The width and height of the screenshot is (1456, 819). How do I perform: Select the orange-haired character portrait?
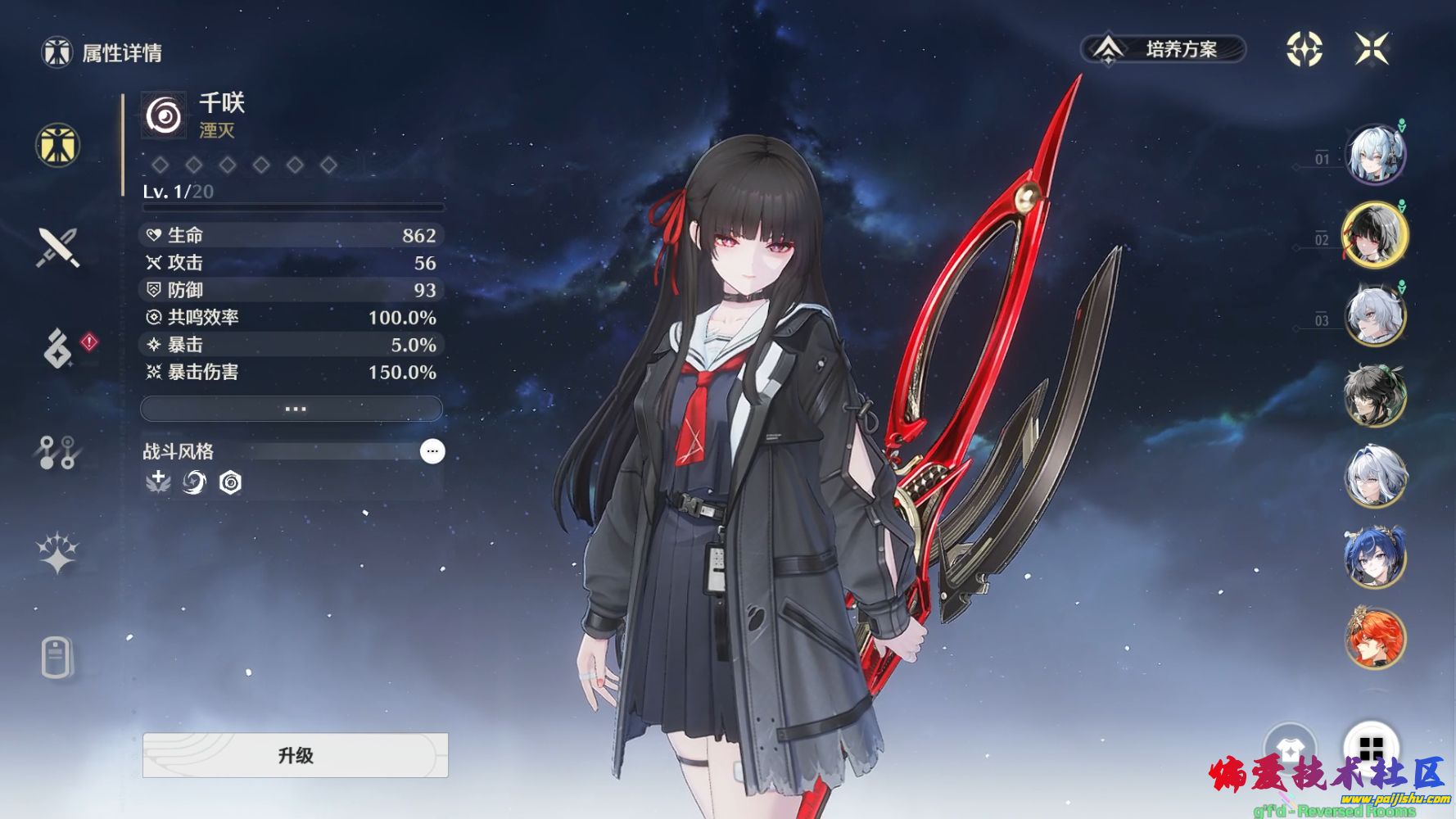1376,637
